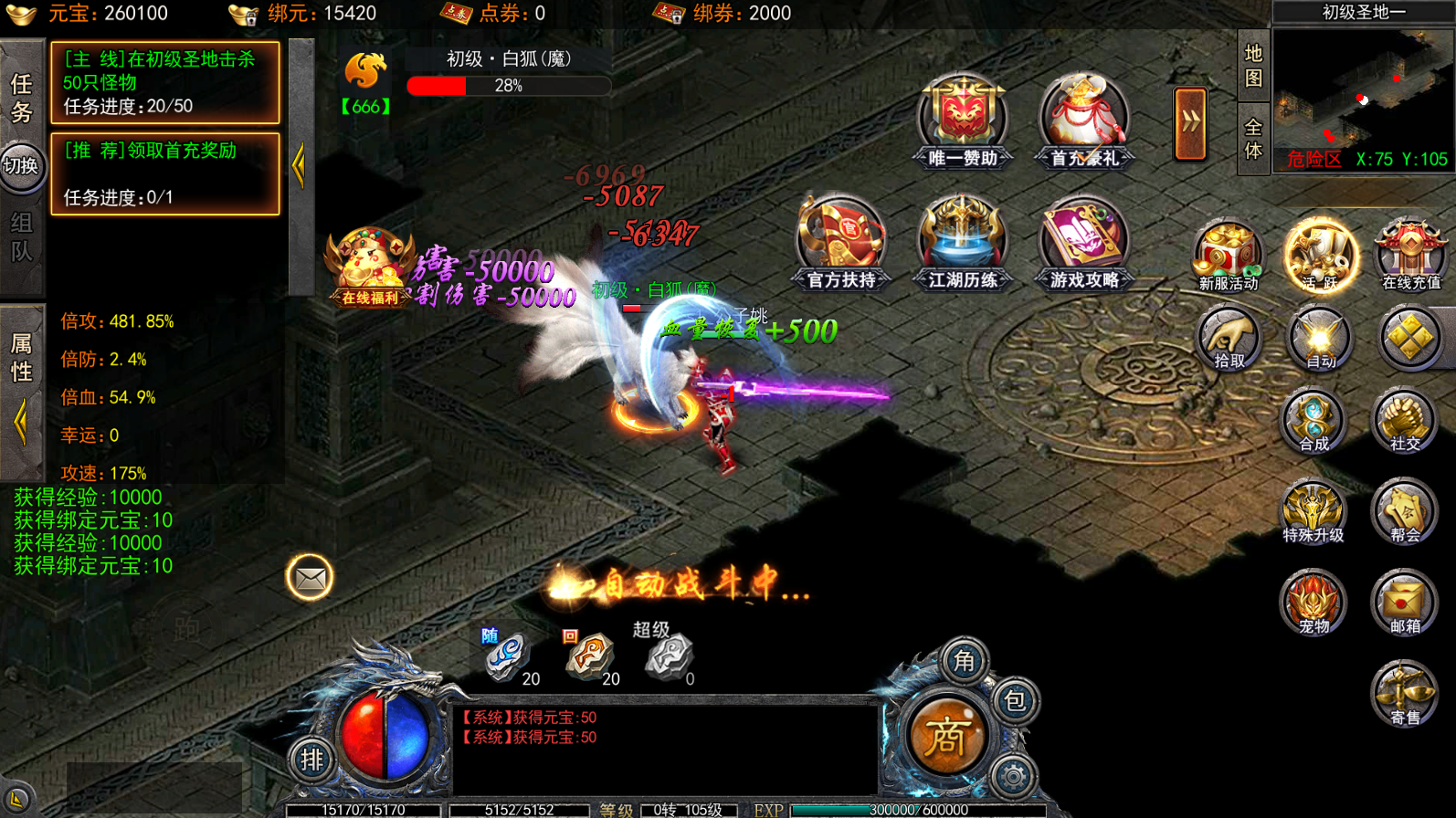
Task: Switch to the 任务 quest tab
Action: (22, 99)
